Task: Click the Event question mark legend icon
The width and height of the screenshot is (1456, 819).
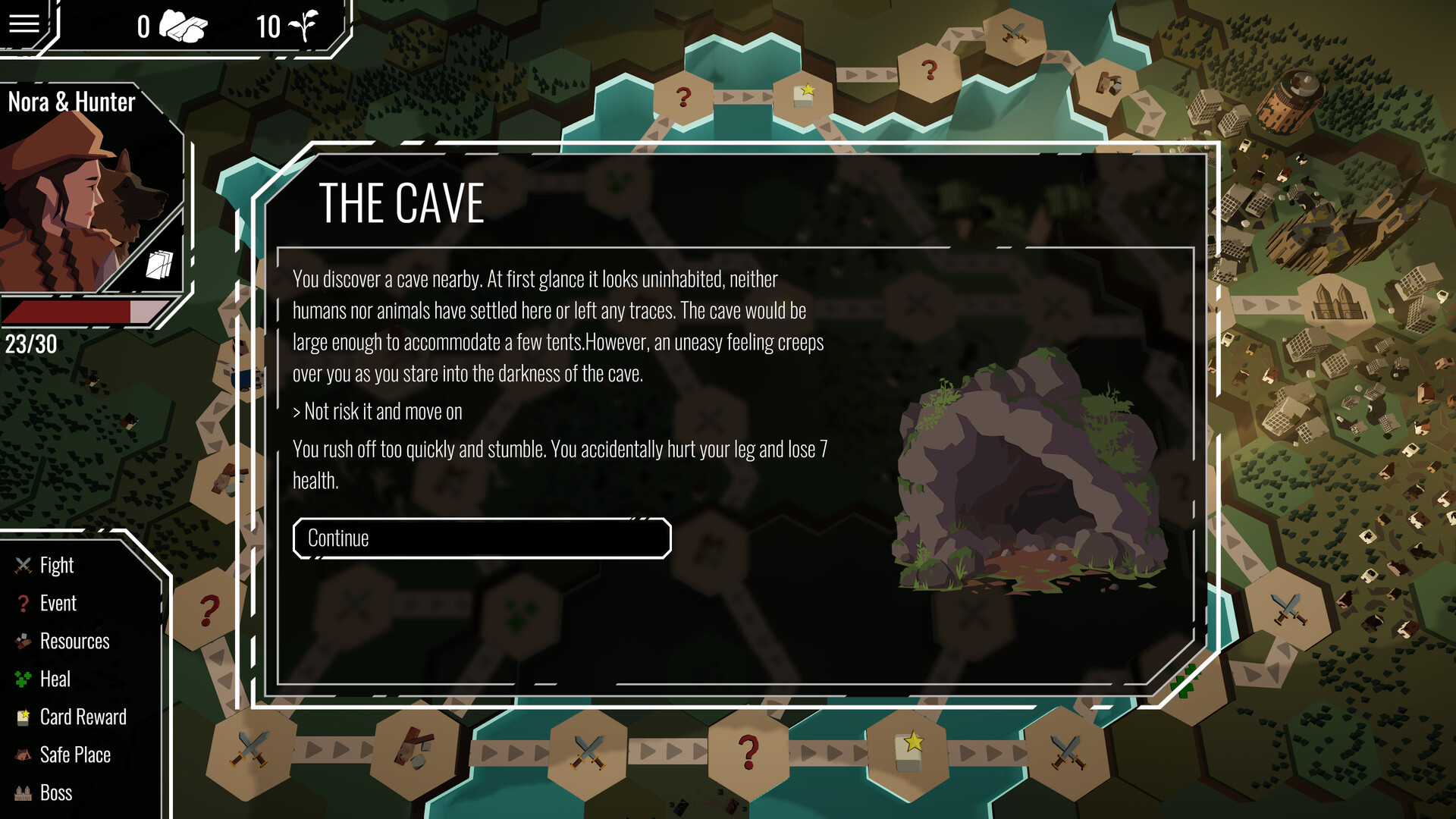Action: tap(22, 603)
